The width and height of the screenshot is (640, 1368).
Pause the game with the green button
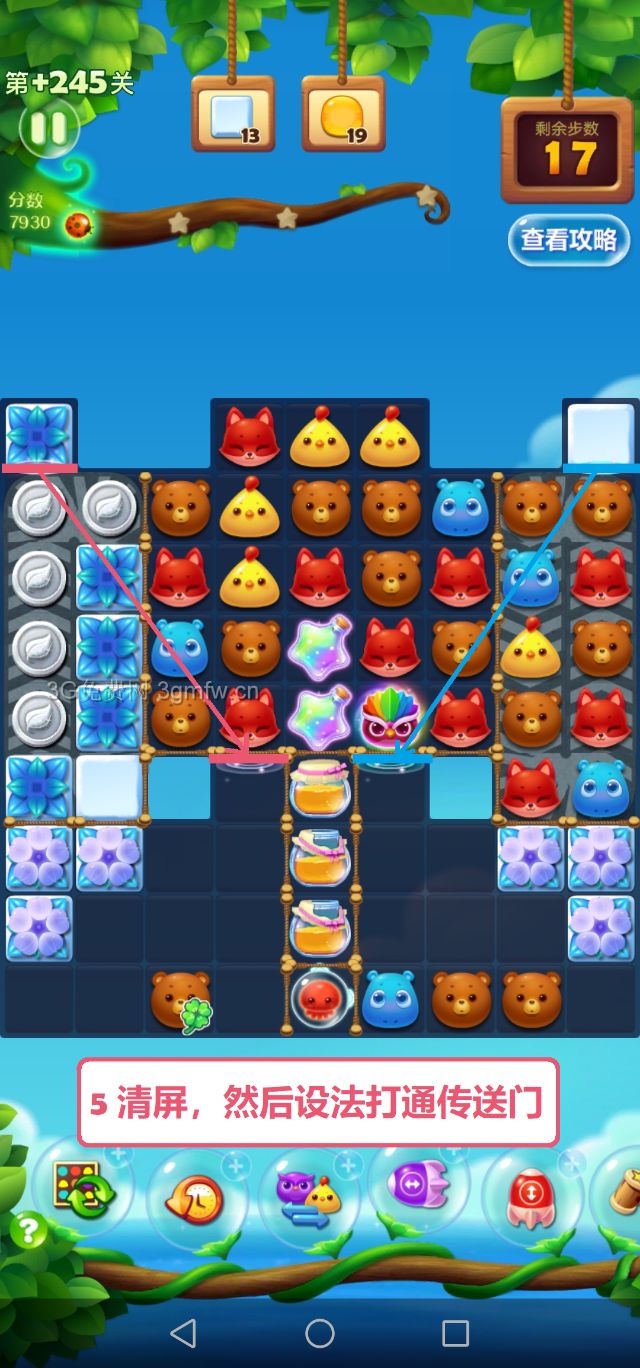48,128
